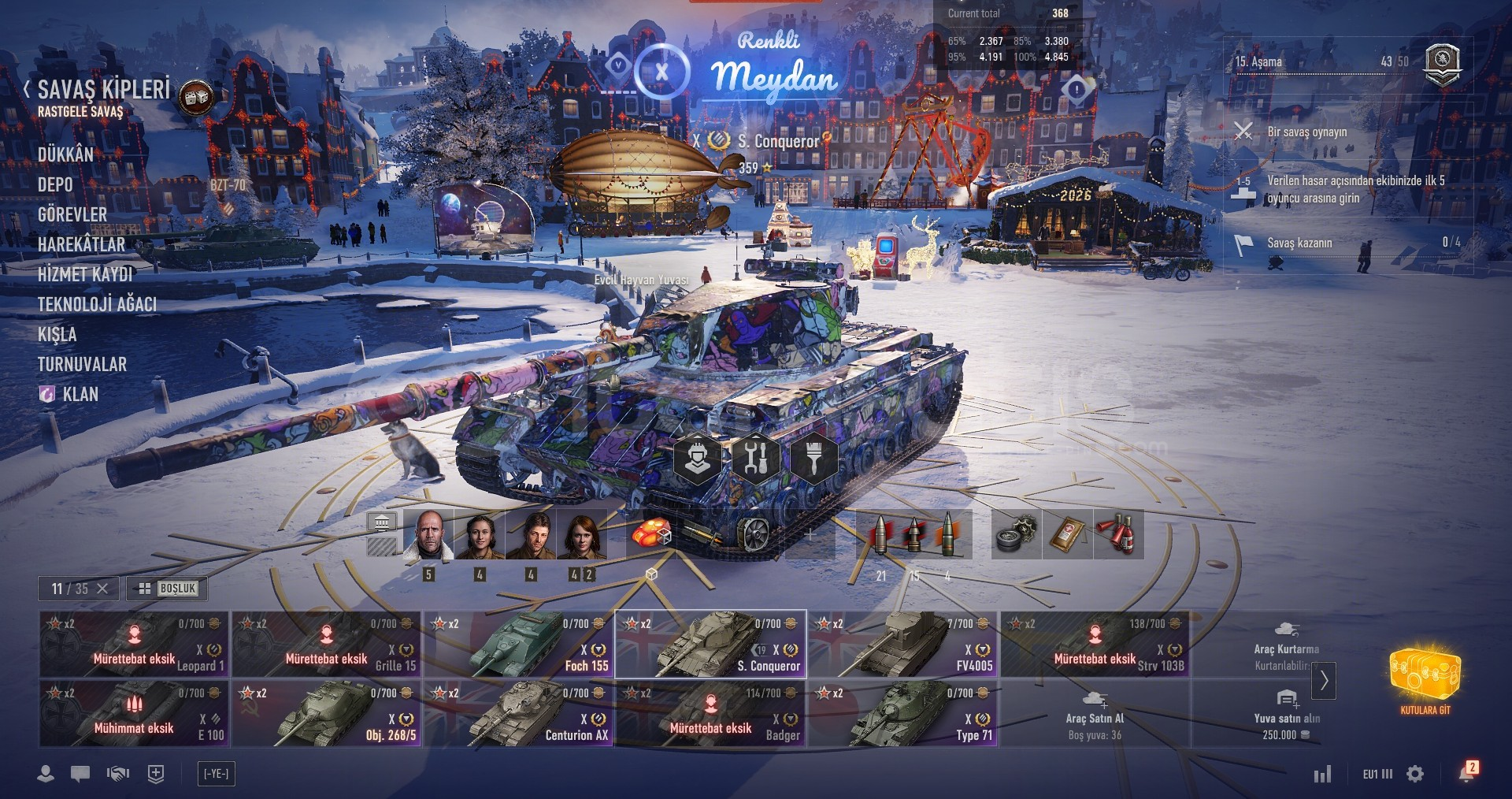Enter the KIŞLA barracks
Screen dimensions: 1512x799
(57, 334)
